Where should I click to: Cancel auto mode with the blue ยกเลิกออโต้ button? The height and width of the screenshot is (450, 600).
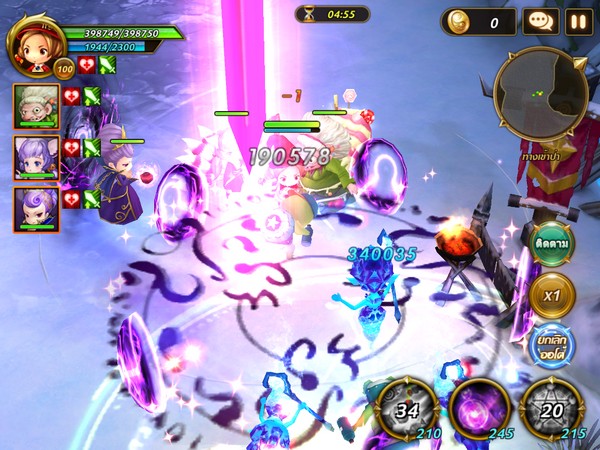[551, 345]
